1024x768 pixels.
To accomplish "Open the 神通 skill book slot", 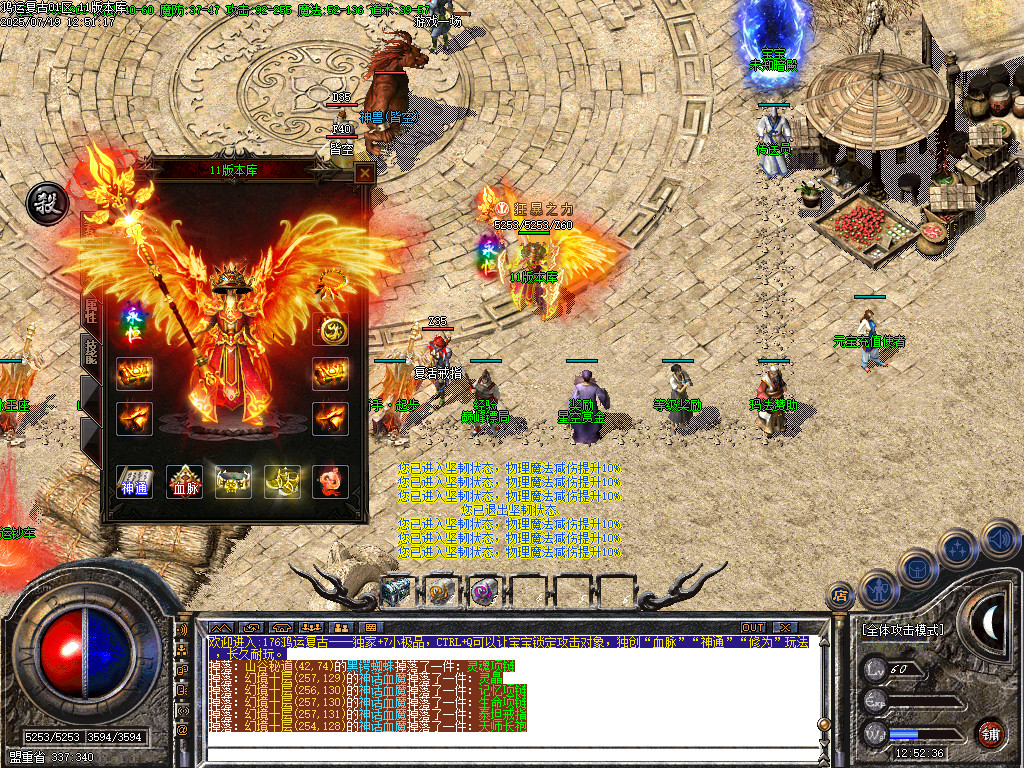I will click(135, 482).
